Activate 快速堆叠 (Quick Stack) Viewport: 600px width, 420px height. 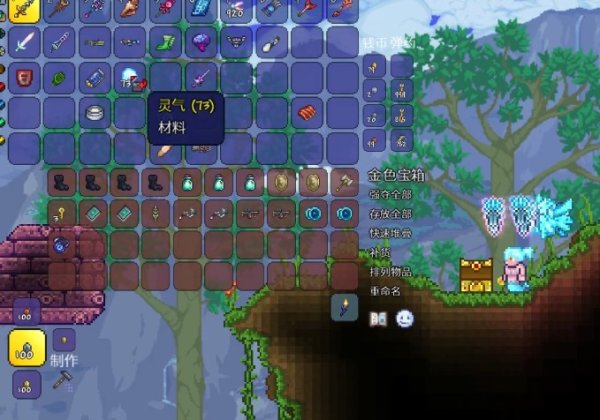click(x=390, y=232)
